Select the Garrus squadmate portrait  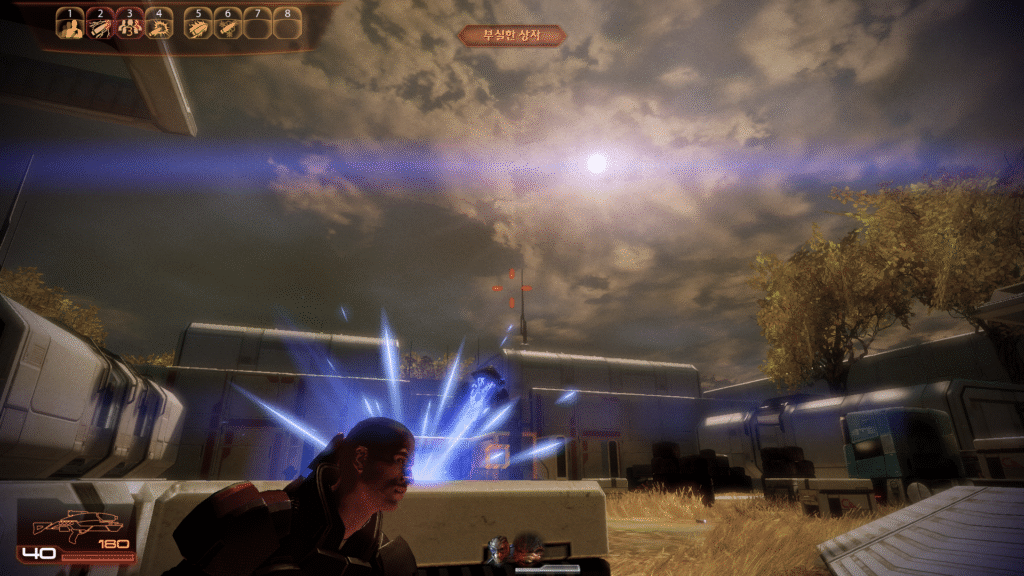pos(499,548)
